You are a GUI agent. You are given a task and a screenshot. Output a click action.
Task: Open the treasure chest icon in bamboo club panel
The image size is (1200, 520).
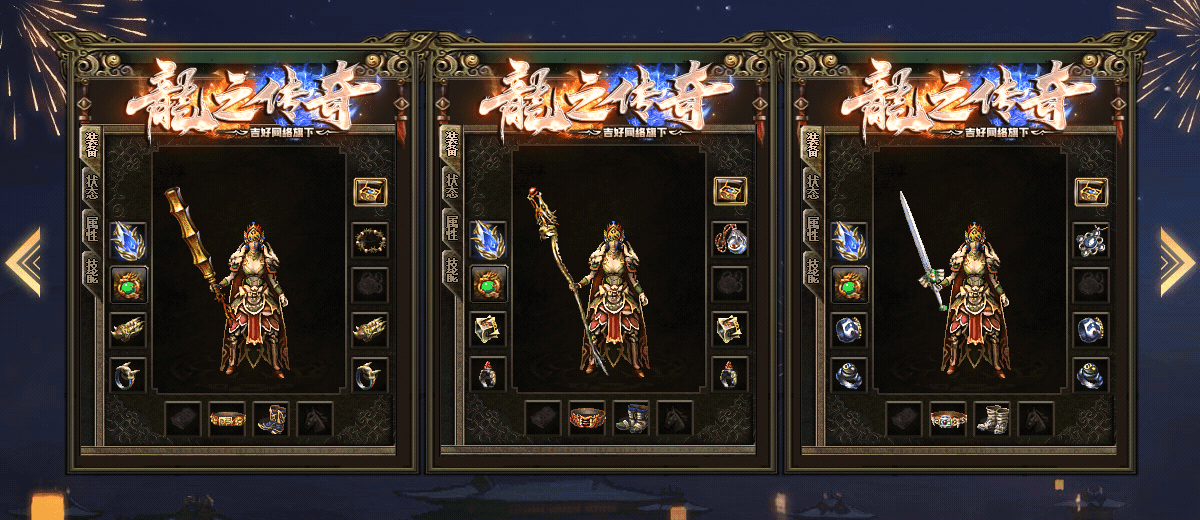coord(370,192)
